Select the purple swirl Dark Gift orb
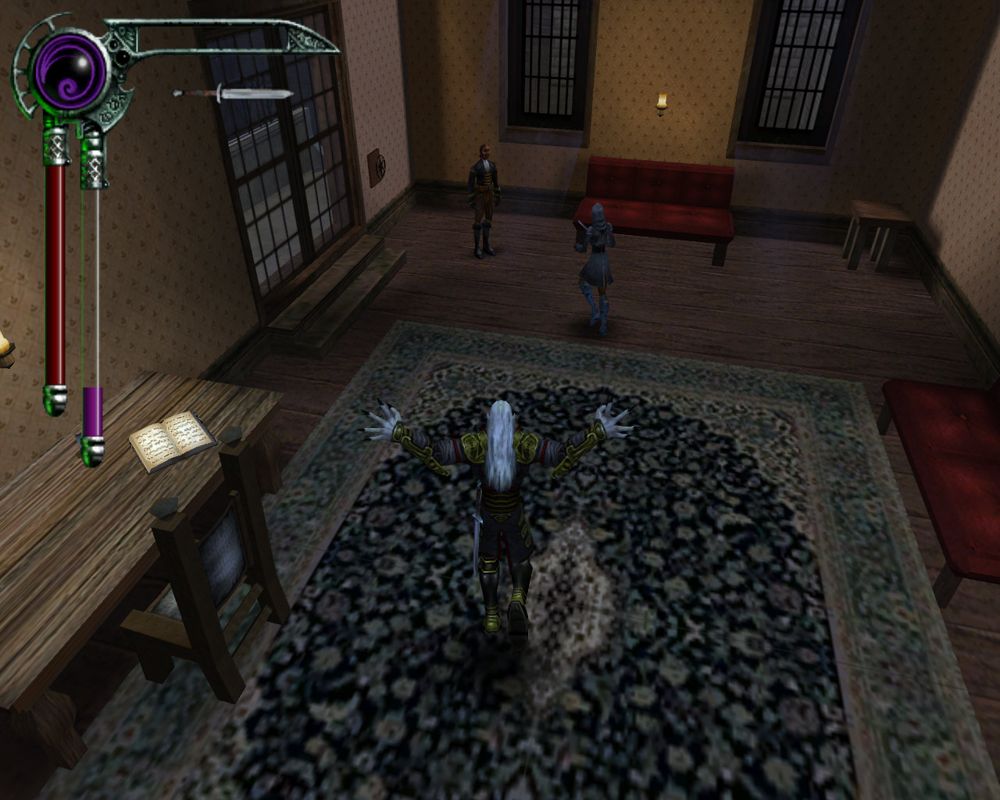The width and height of the screenshot is (1000, 800). point(69,69)
